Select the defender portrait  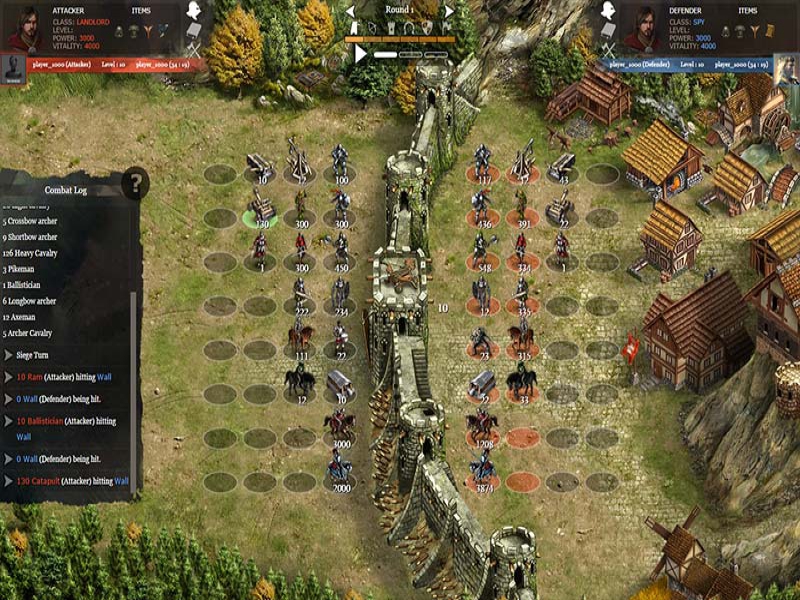(640, 27)
